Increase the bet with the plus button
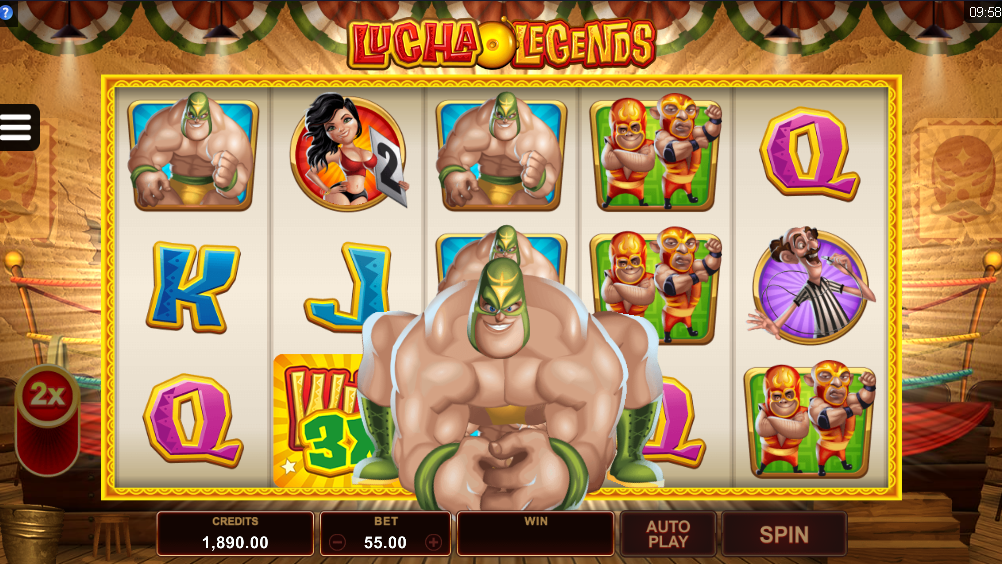This screenshot has height=564, width=1002. (433, 543)
